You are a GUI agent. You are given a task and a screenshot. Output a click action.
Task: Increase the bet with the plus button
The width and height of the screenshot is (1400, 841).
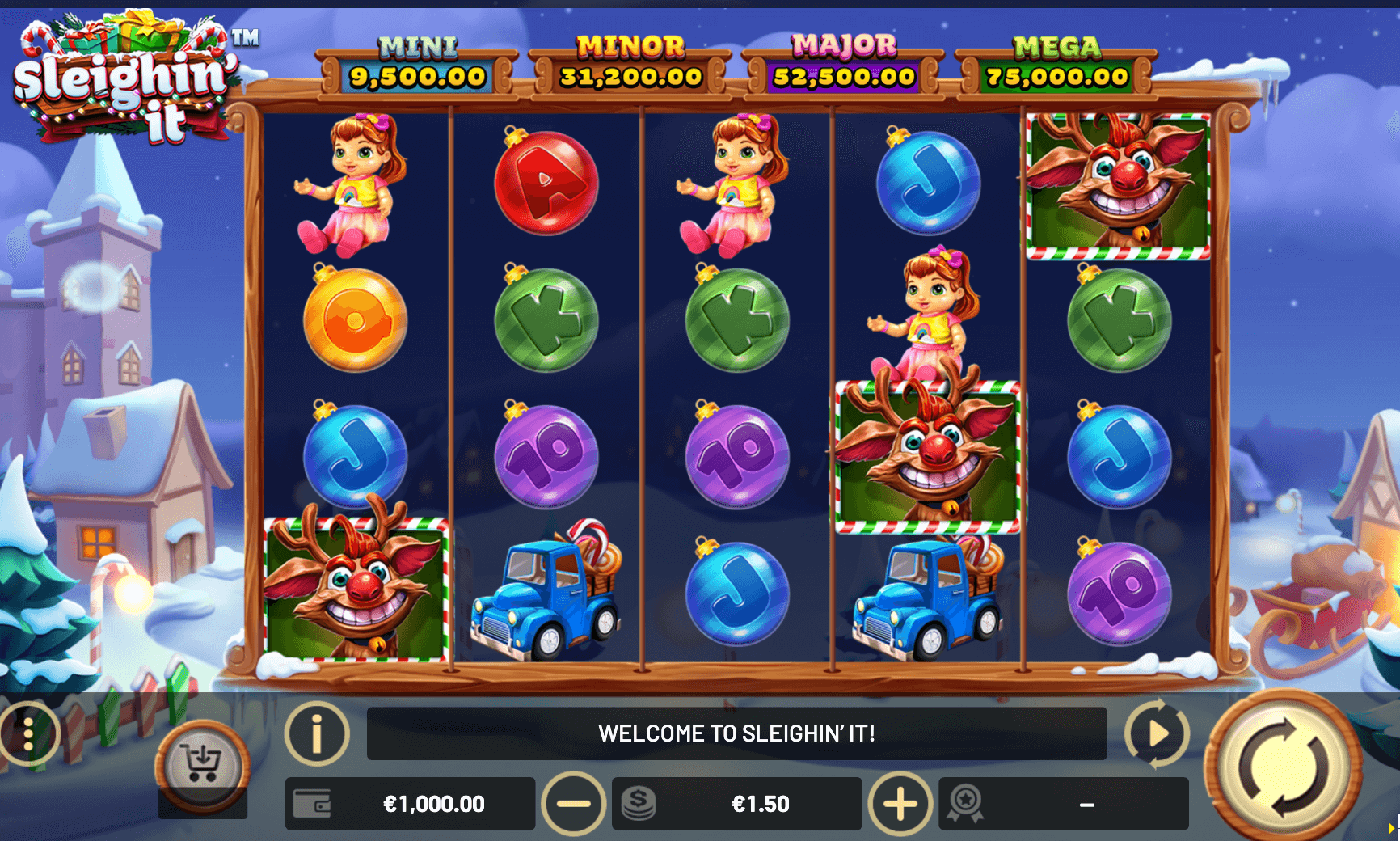(900, 804)
